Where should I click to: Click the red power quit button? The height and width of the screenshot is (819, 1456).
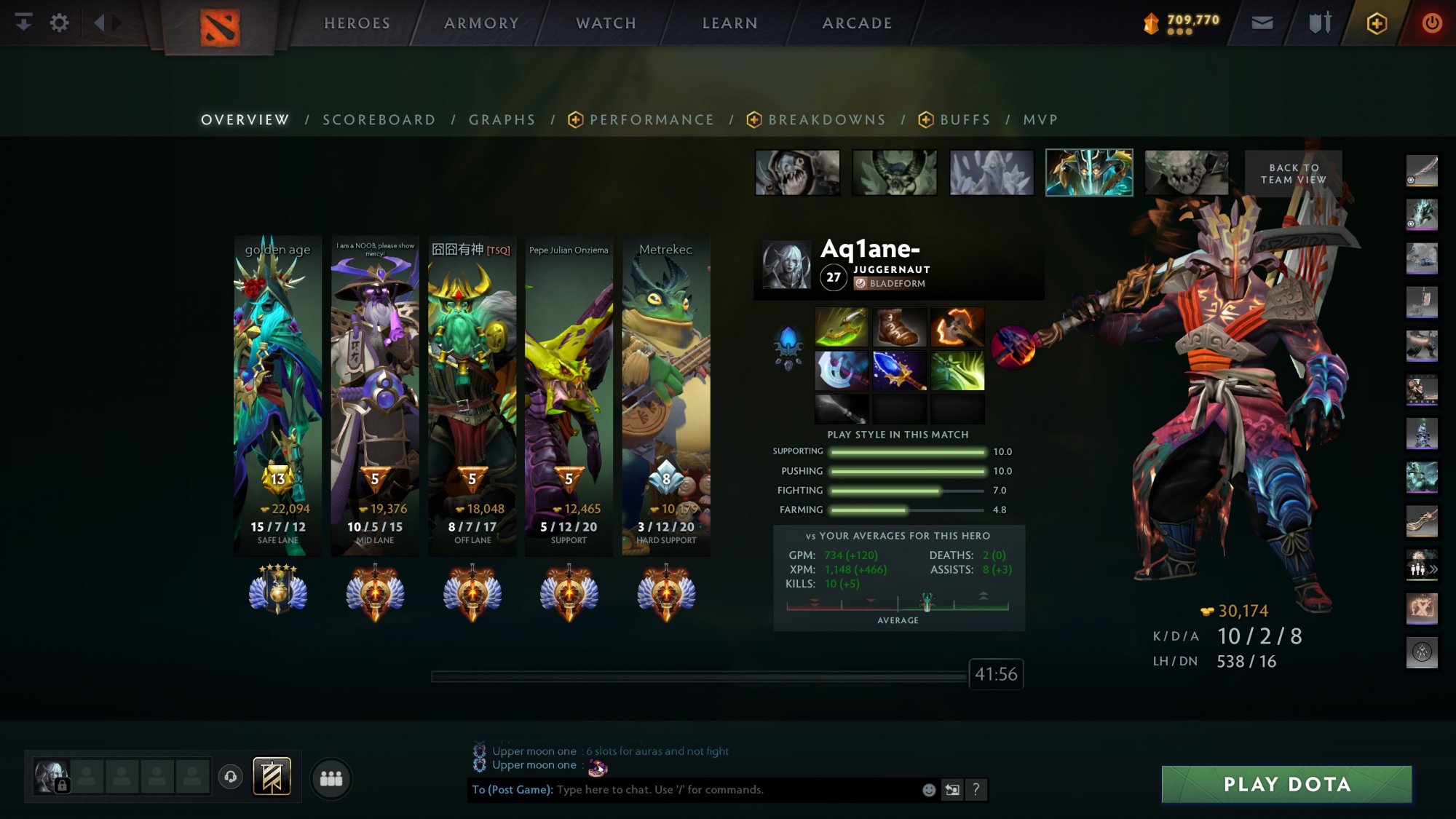pos(1431,23)
